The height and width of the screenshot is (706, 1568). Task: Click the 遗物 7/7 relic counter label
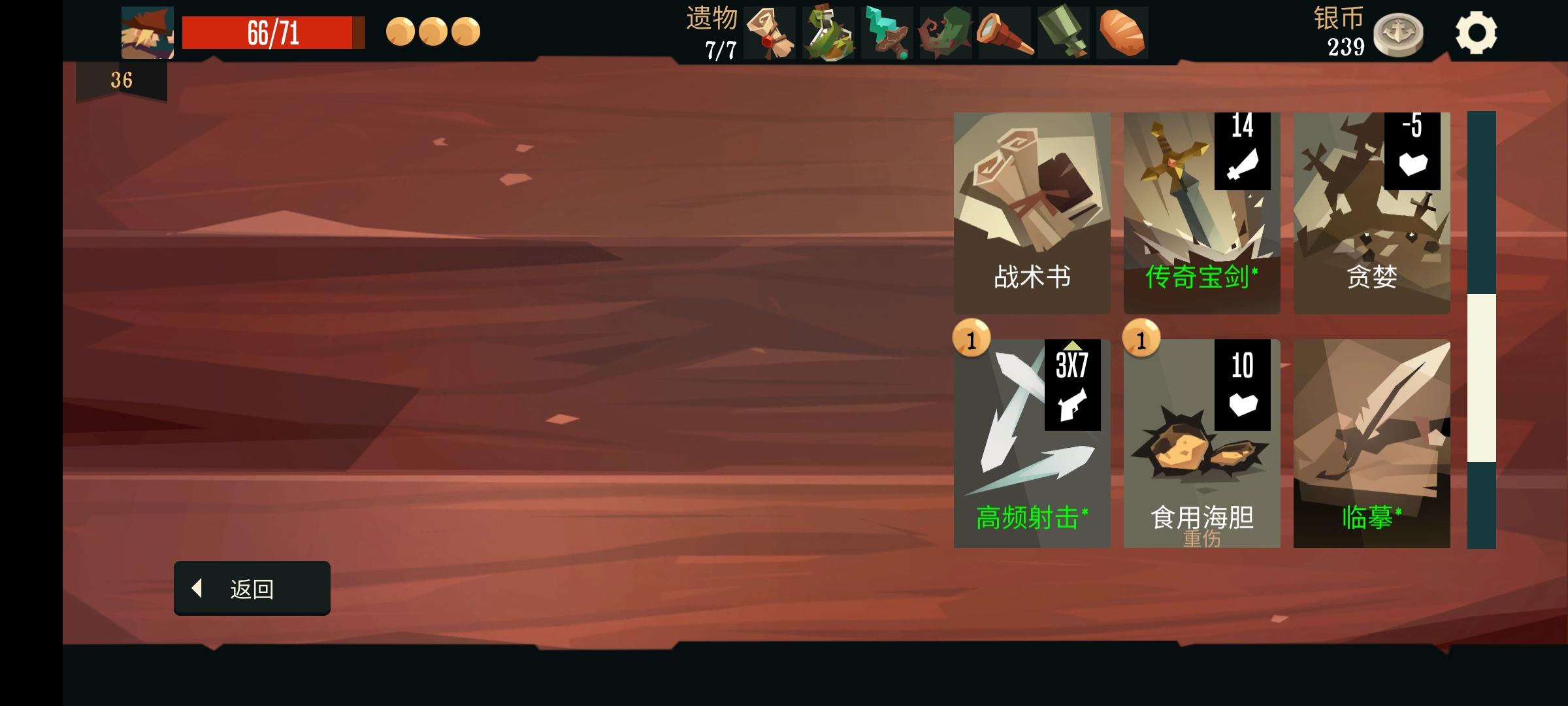(x=712, y=31)
